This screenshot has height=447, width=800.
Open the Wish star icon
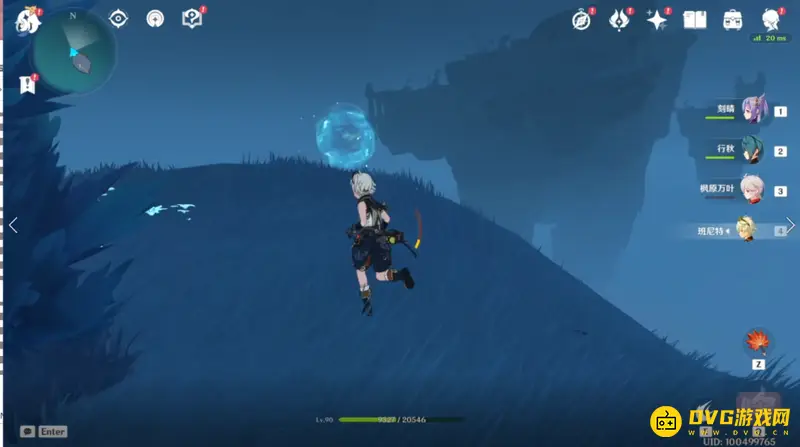point(656,19)
